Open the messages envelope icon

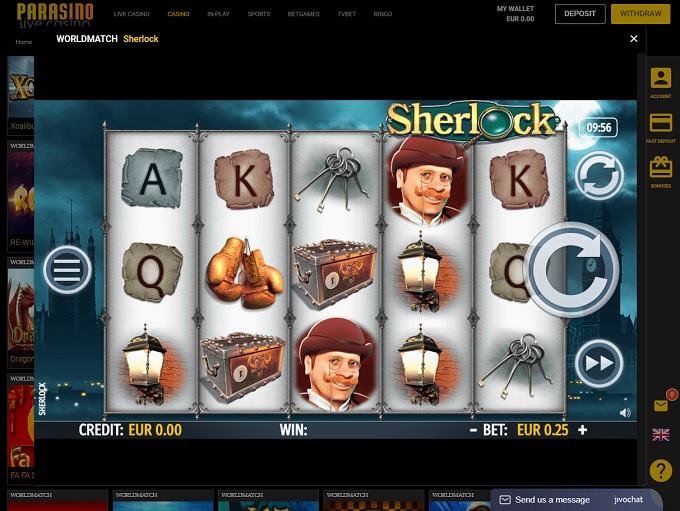pos(660,405)
